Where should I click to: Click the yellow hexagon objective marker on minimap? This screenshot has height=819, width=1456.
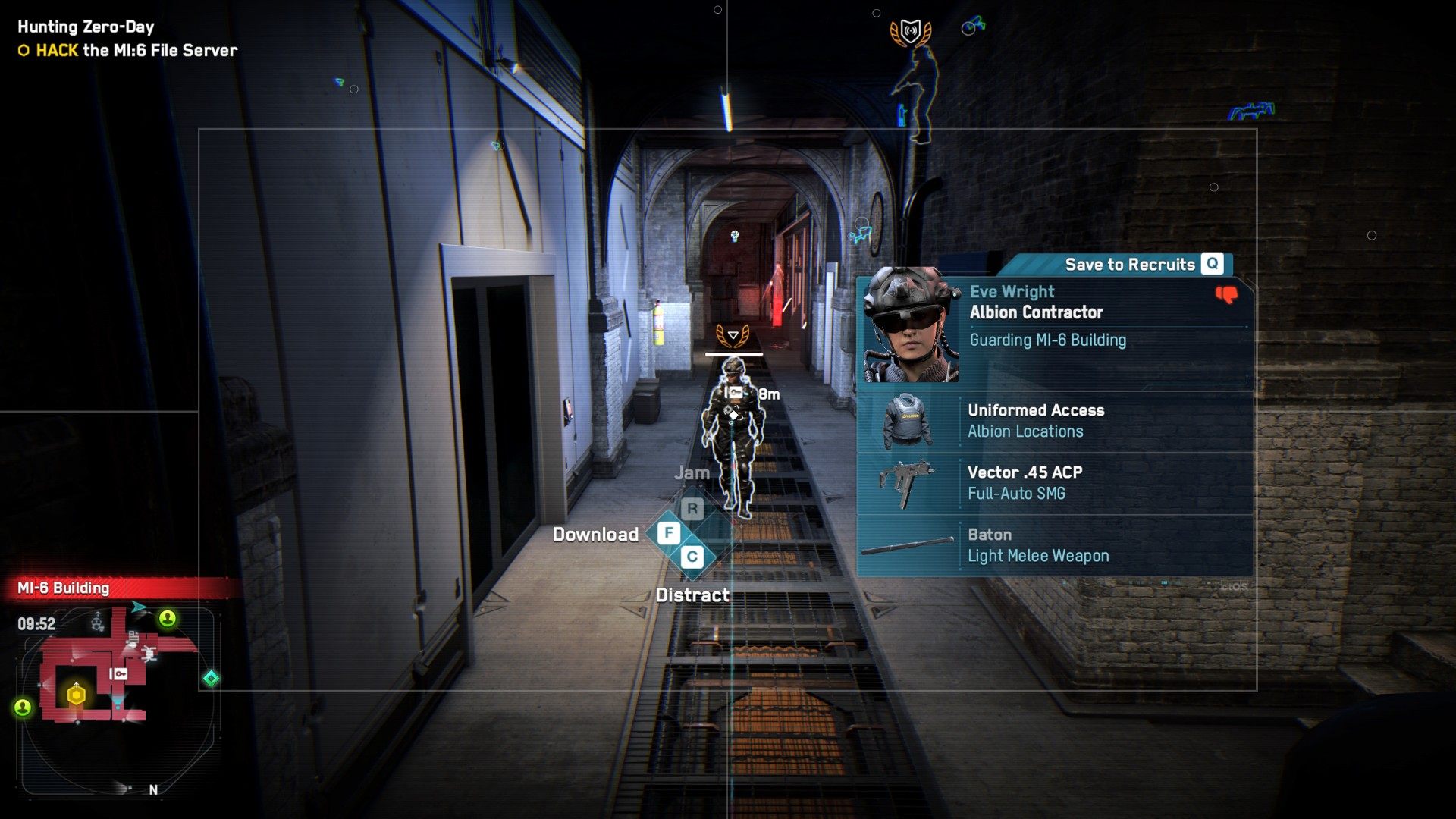(x=77, y=695)
